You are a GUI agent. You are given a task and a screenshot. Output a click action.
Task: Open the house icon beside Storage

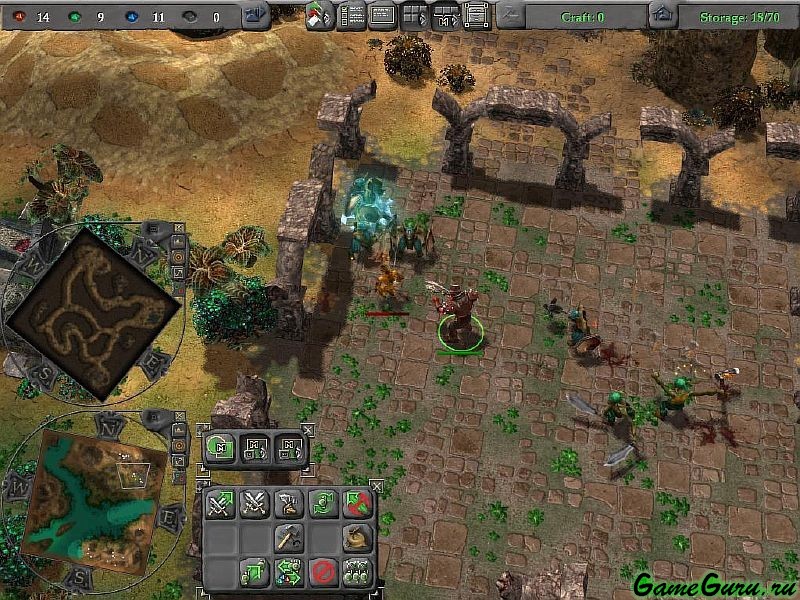coord(661,15)
